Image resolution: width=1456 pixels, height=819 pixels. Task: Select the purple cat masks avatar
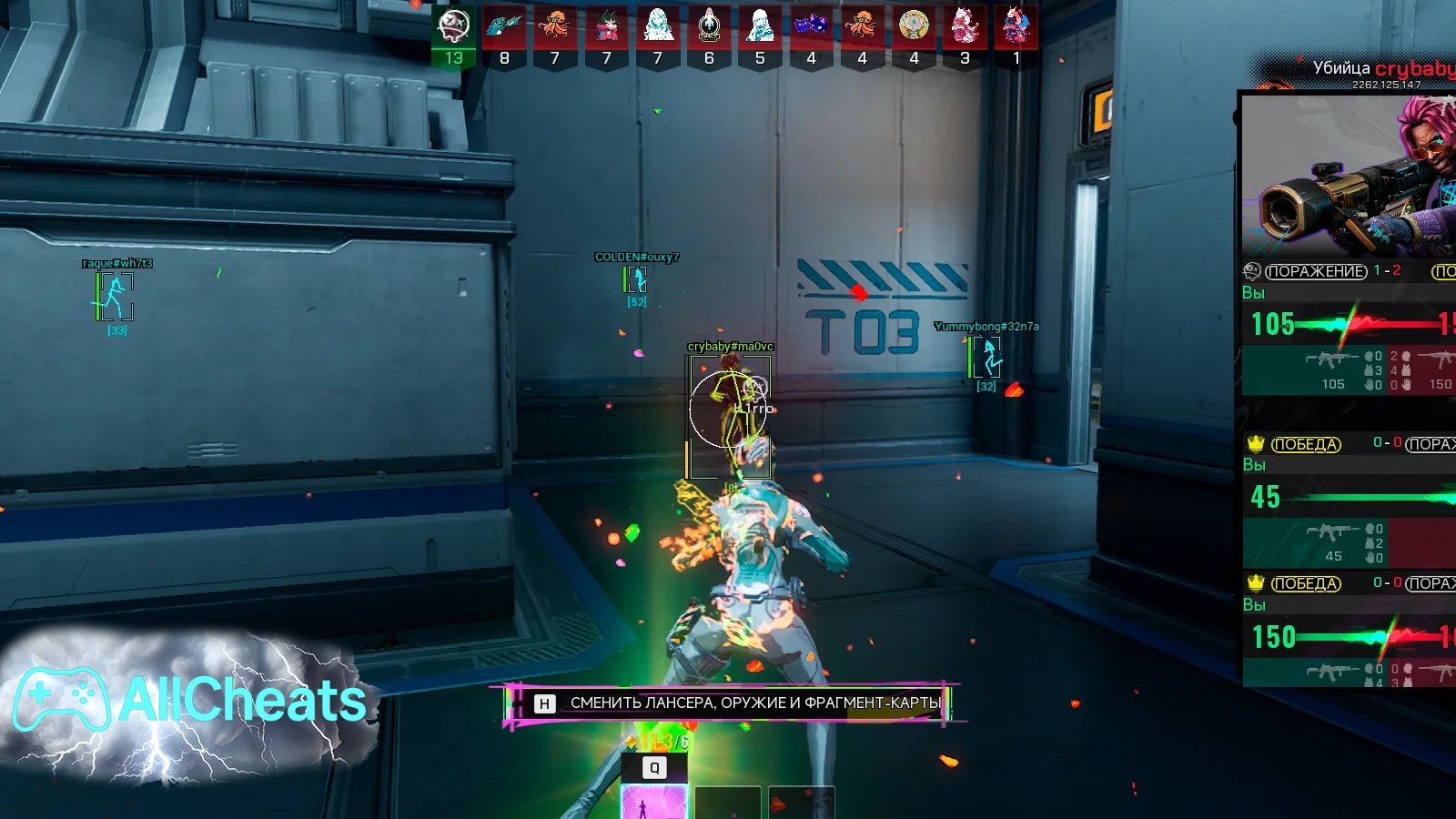(x=811, y=26)
